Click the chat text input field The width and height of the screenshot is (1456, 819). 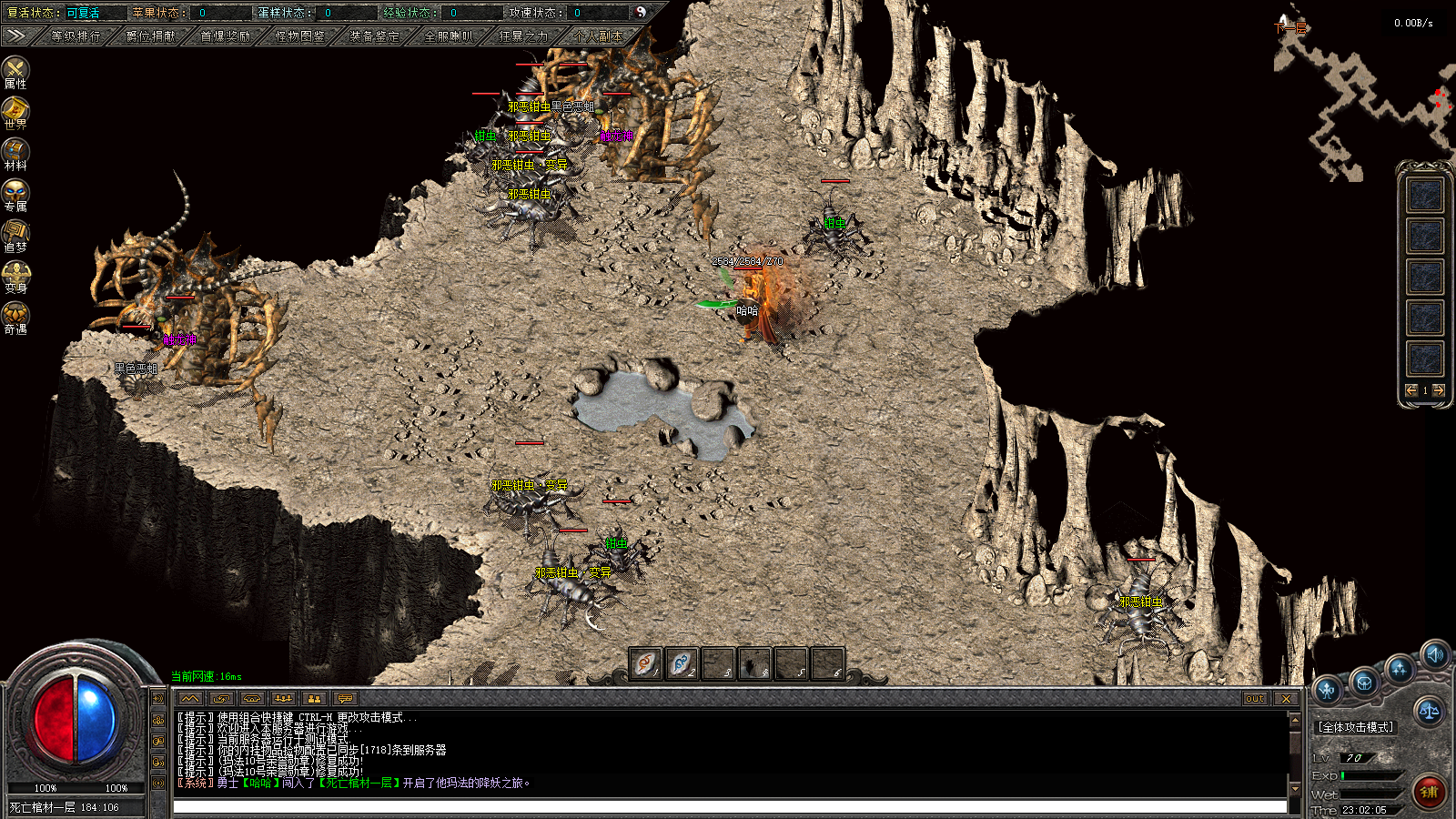click(728, 807)
